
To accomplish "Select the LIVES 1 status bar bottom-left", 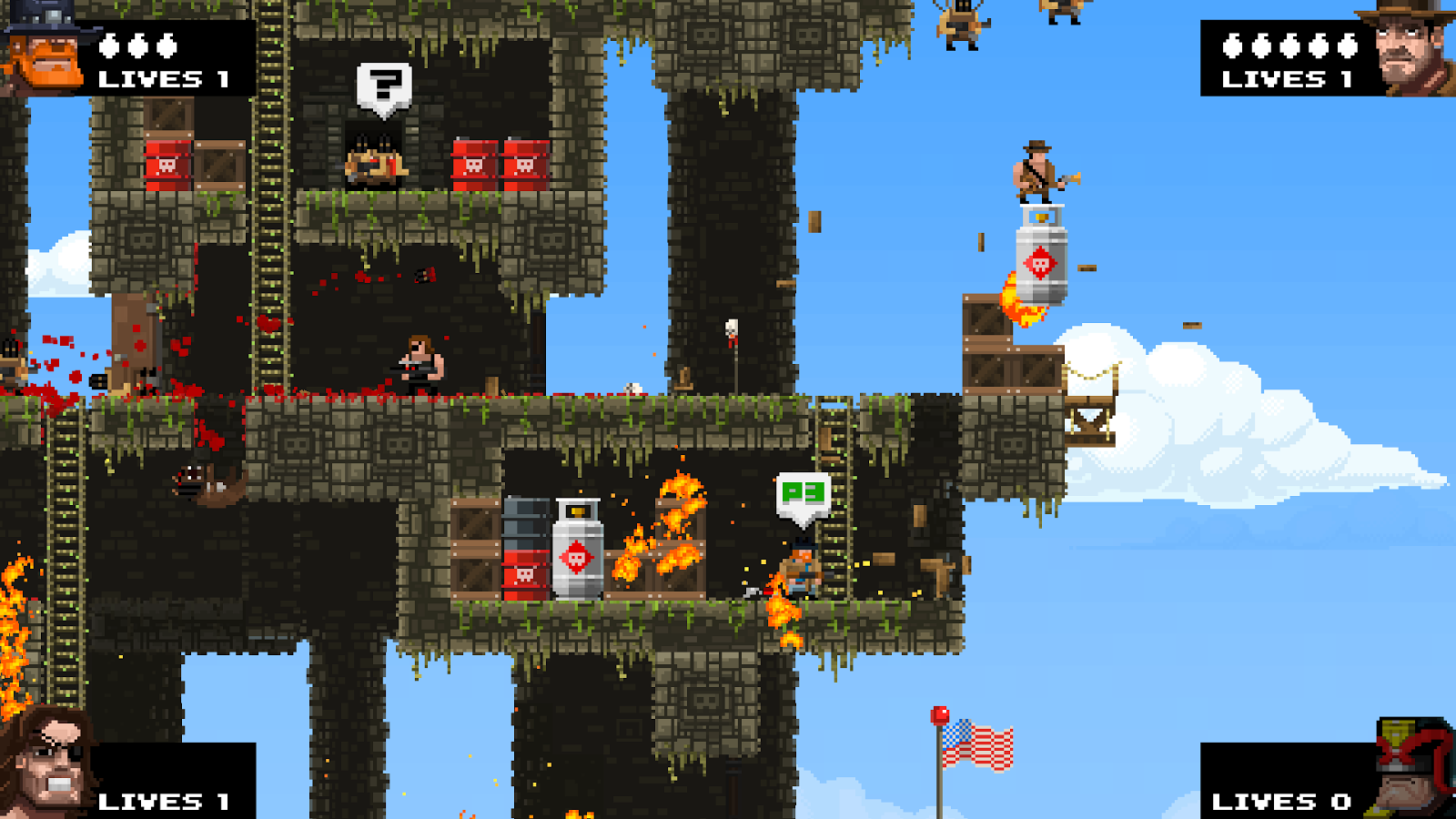I will pyautogui.click(x=164, y=801).
